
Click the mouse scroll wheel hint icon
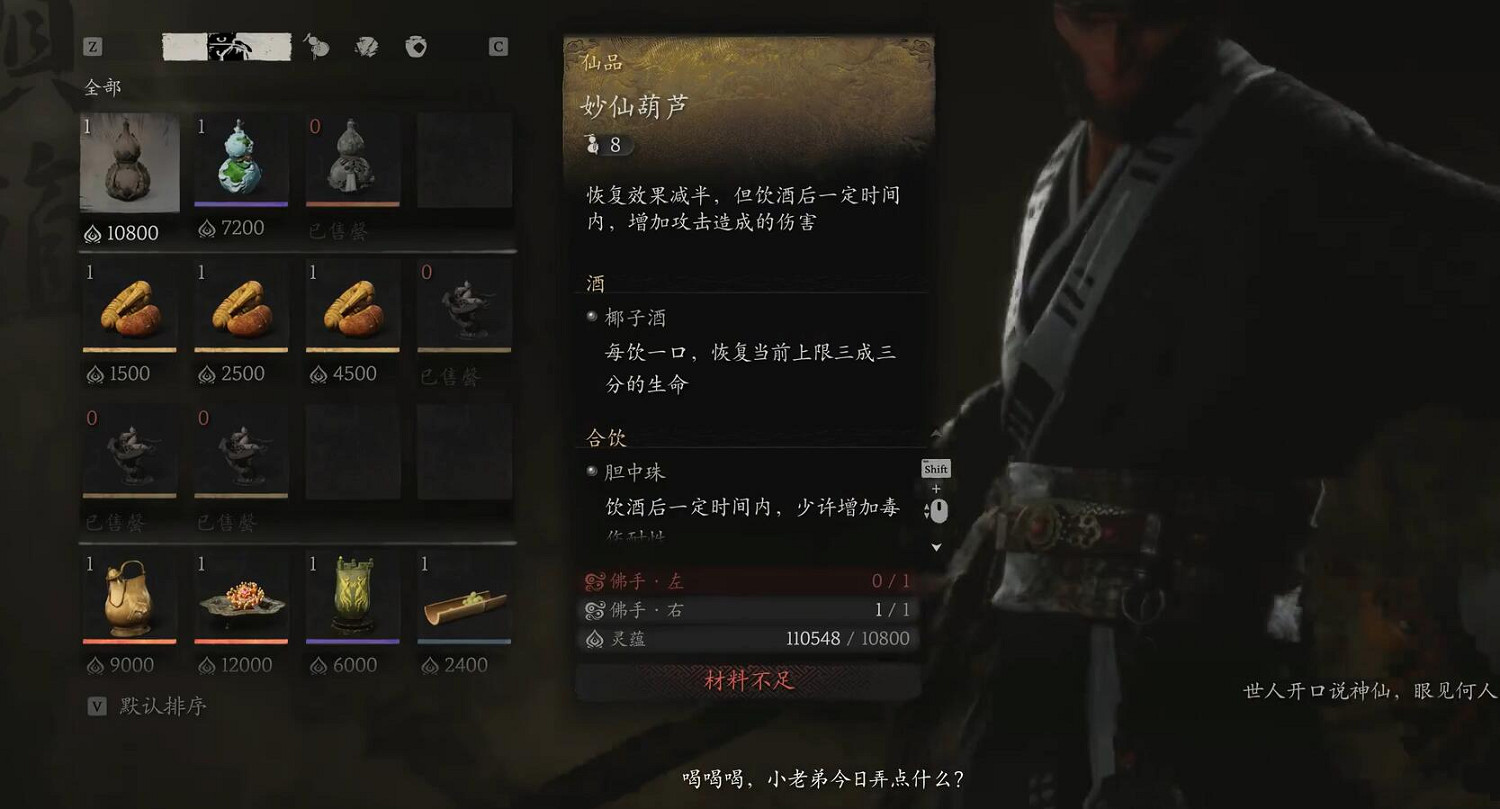point(940,511)
